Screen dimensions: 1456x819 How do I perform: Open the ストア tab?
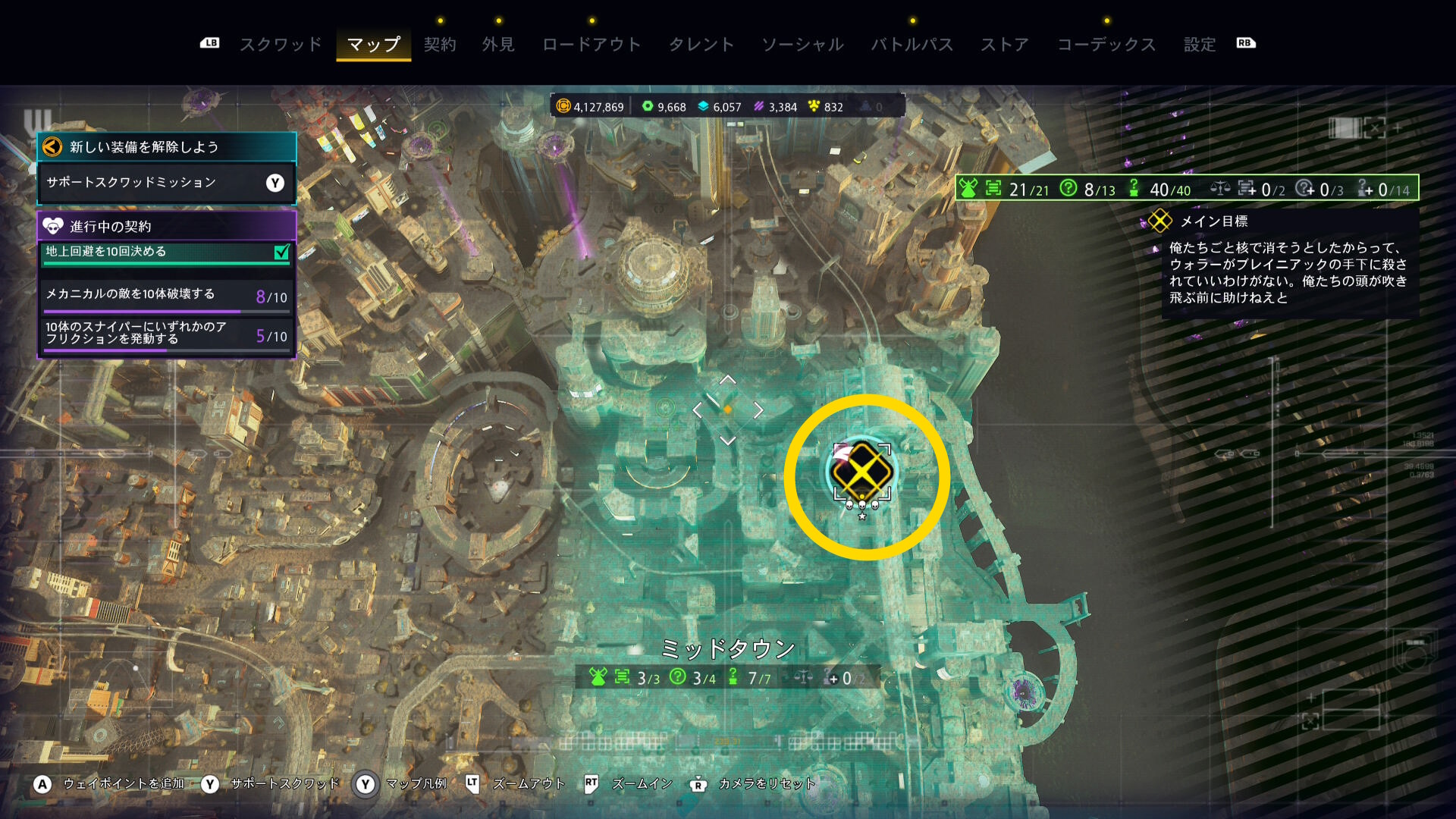1005,44
